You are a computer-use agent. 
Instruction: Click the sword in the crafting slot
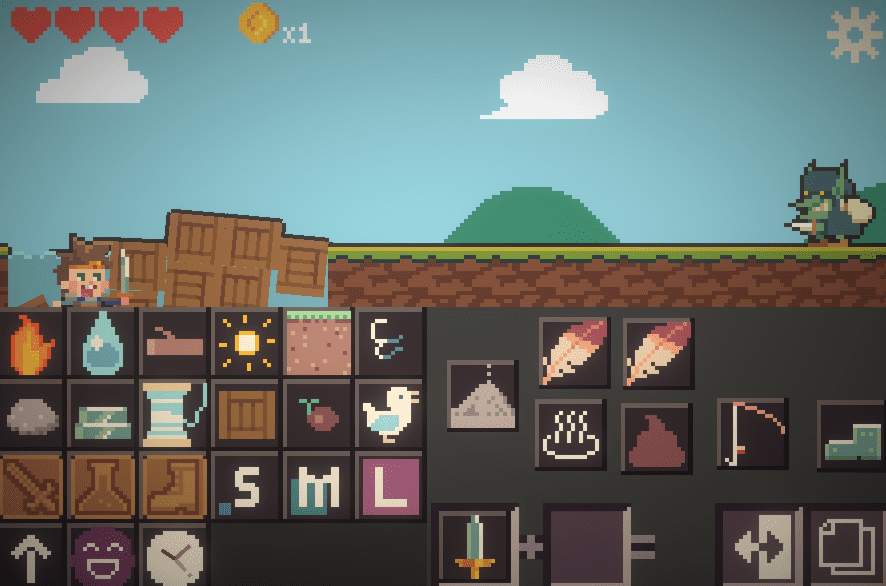(x=474, y=546)
